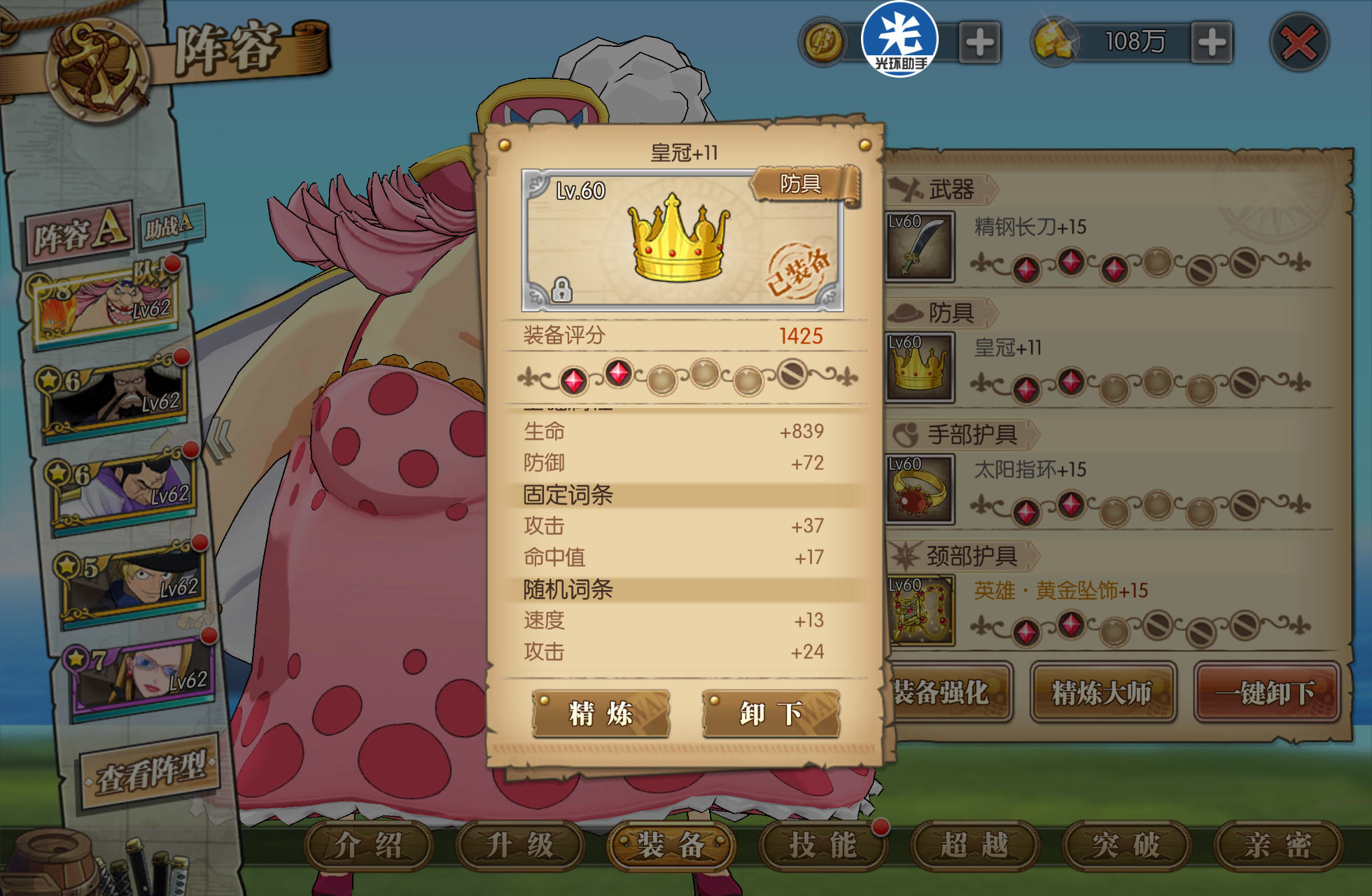
Task: Open the 技能 tab
Action: point(822,845)
